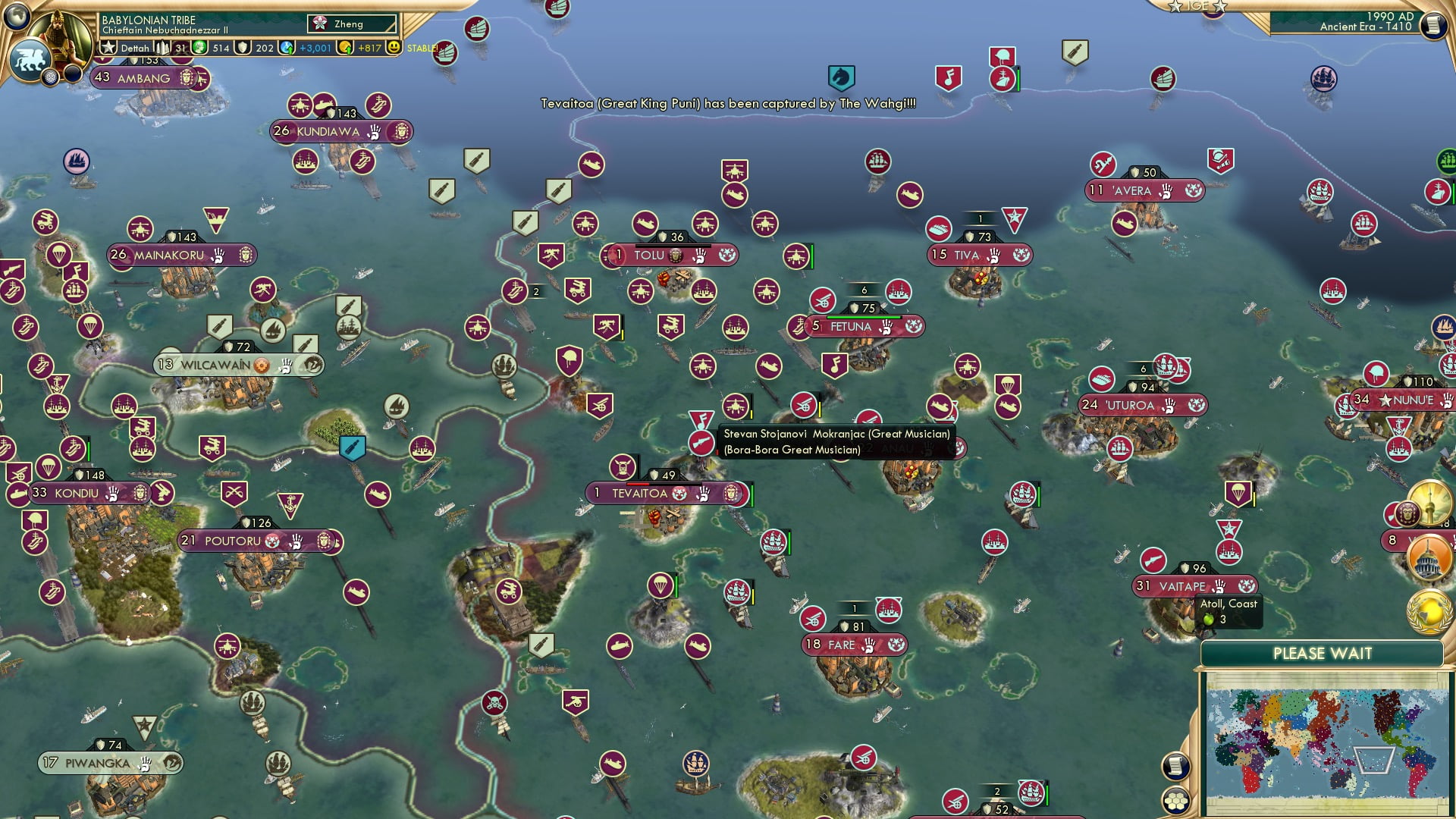The image size is (1456, 819).
Task: Open the Capitol building notification icon
Action: (1429, 558)
